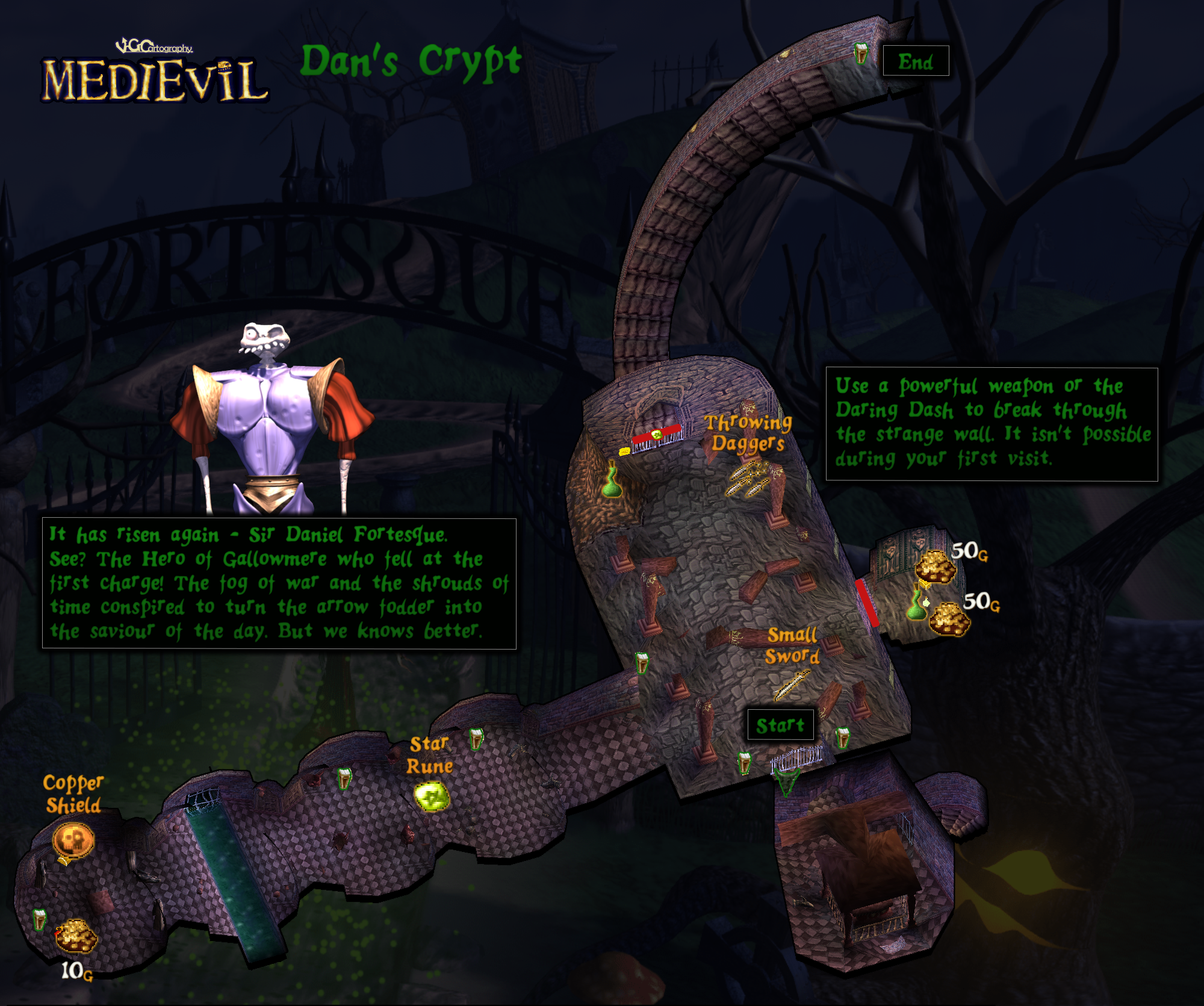1204x1006 pixels.
Task: Click the 10G gold pile marker
Action: click(76, 936)
